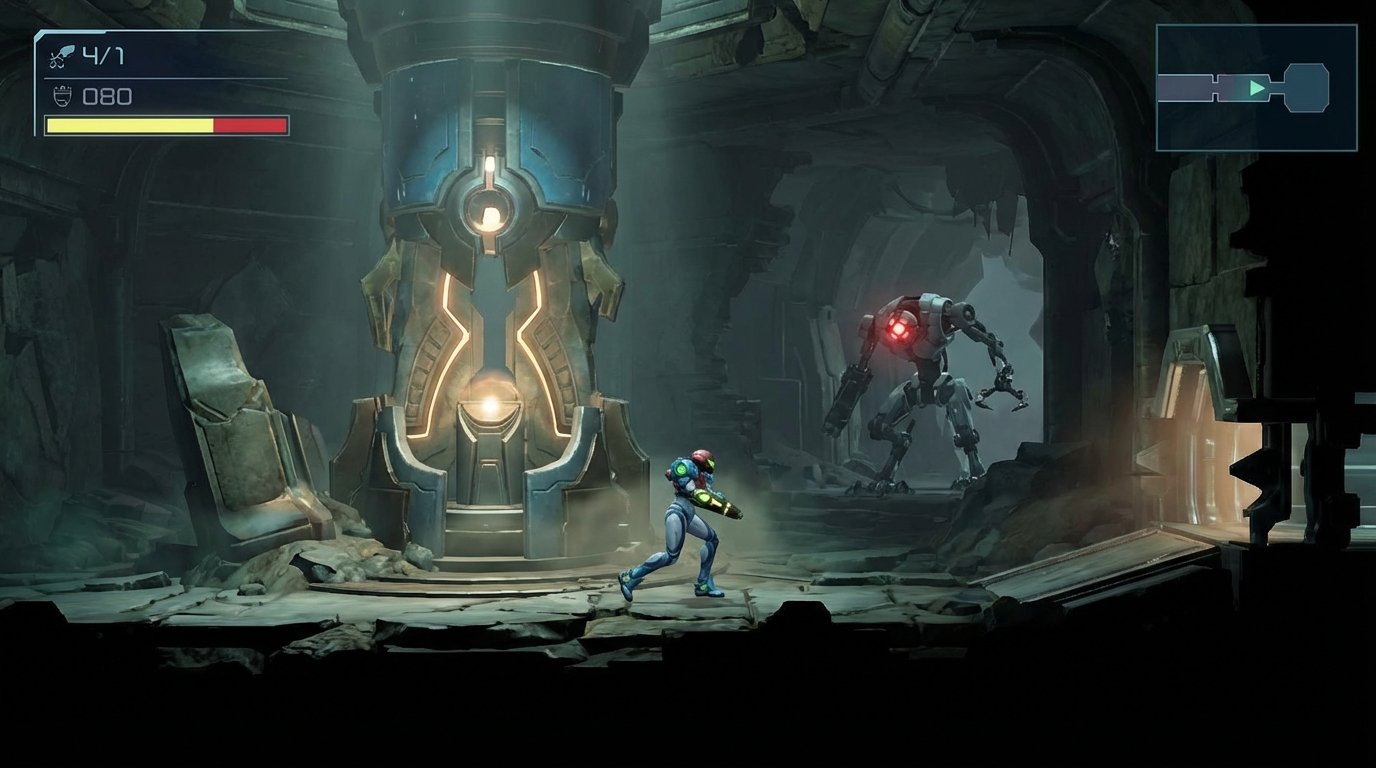
Task: Click the octagonal room on the minimap
Action: pyautogui.click(x=1306, y=86)
